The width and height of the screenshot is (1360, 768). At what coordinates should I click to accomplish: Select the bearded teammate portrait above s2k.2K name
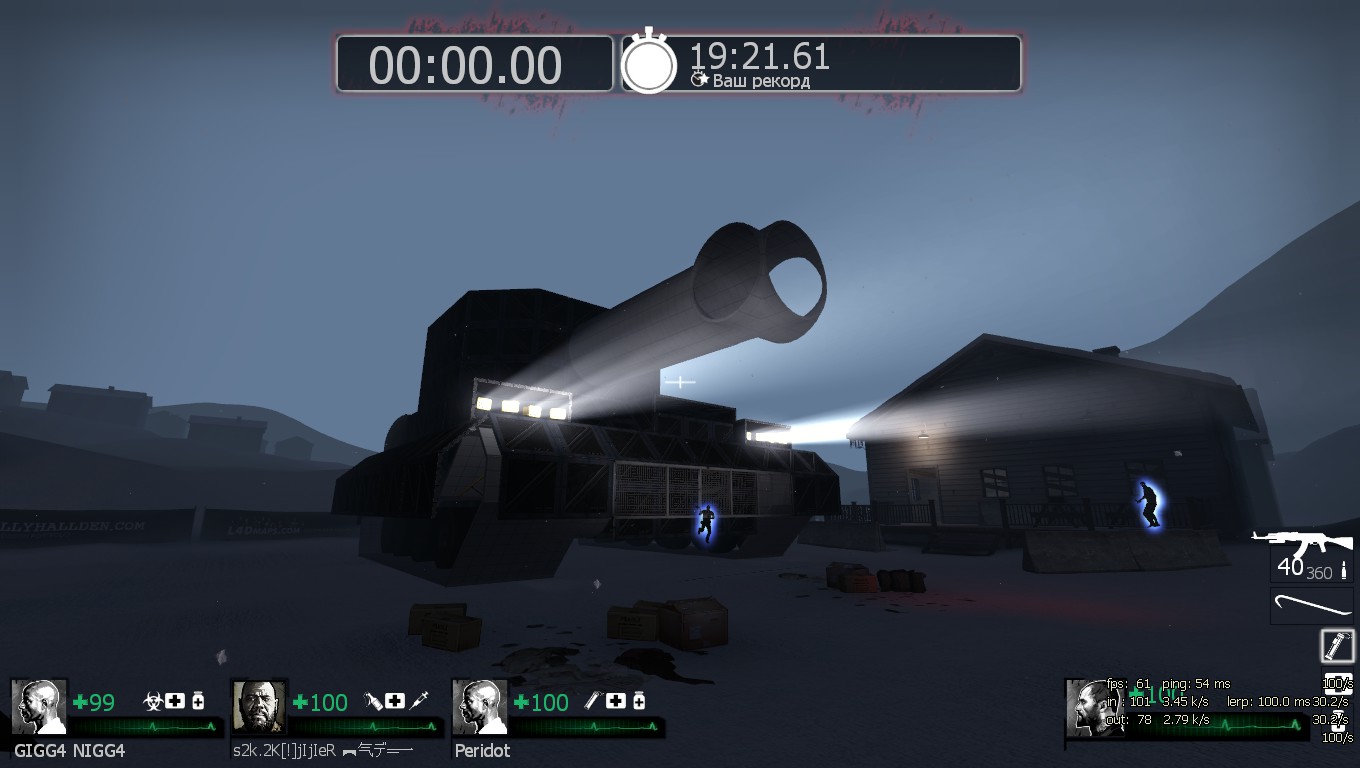[259, 707]
